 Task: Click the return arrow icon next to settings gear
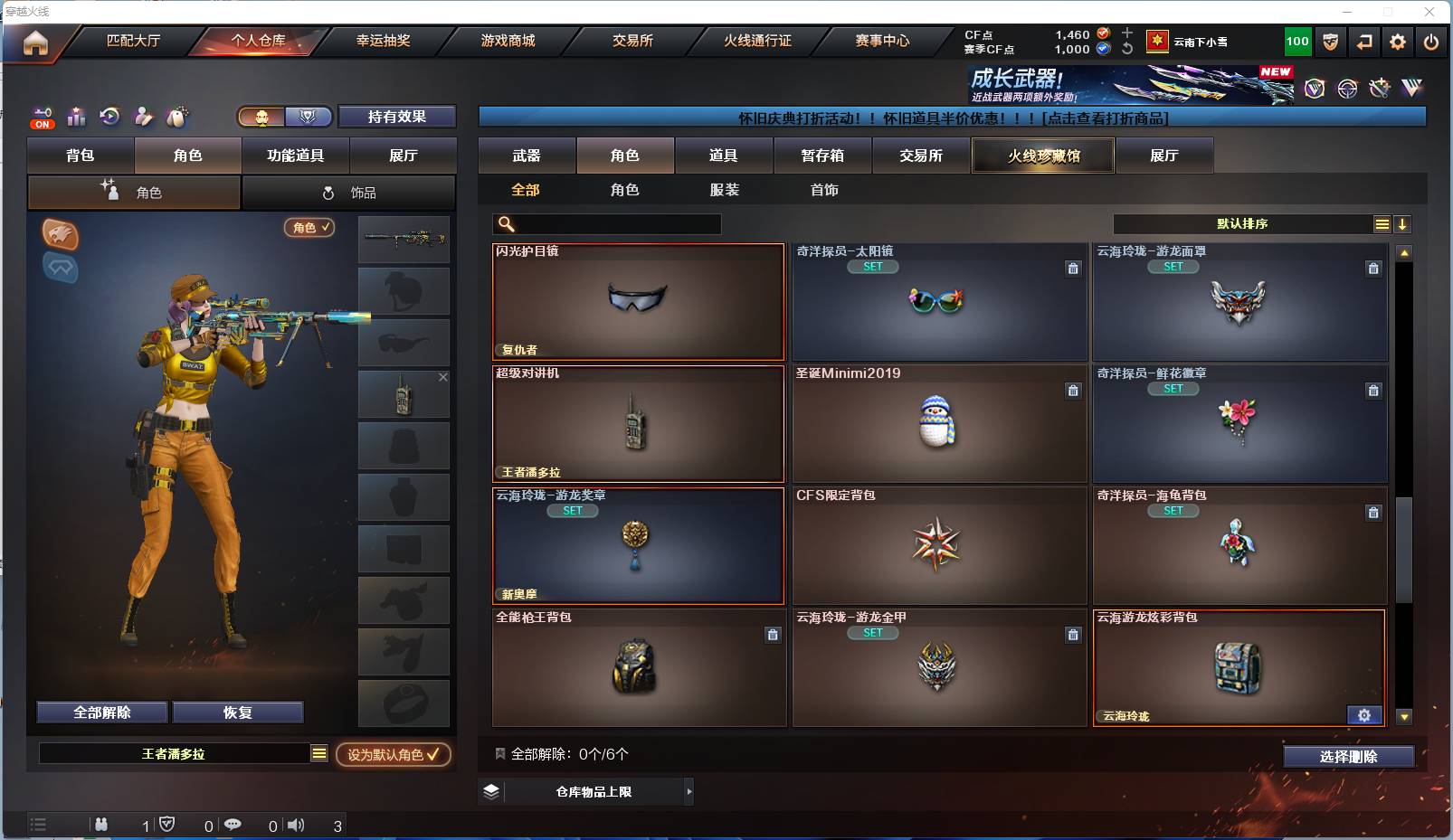1364,42
